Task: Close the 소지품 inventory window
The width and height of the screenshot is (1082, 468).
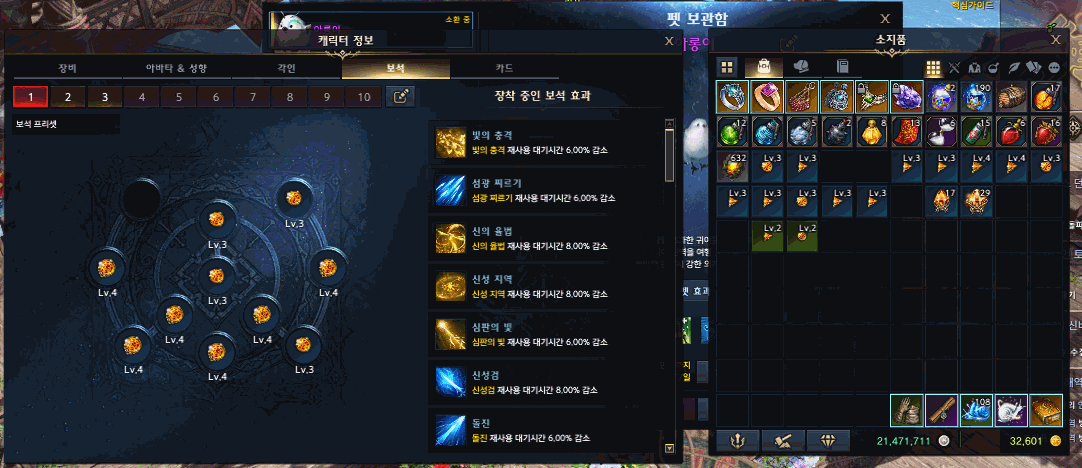Action: pyautogui.click(x=1057, y=39)
